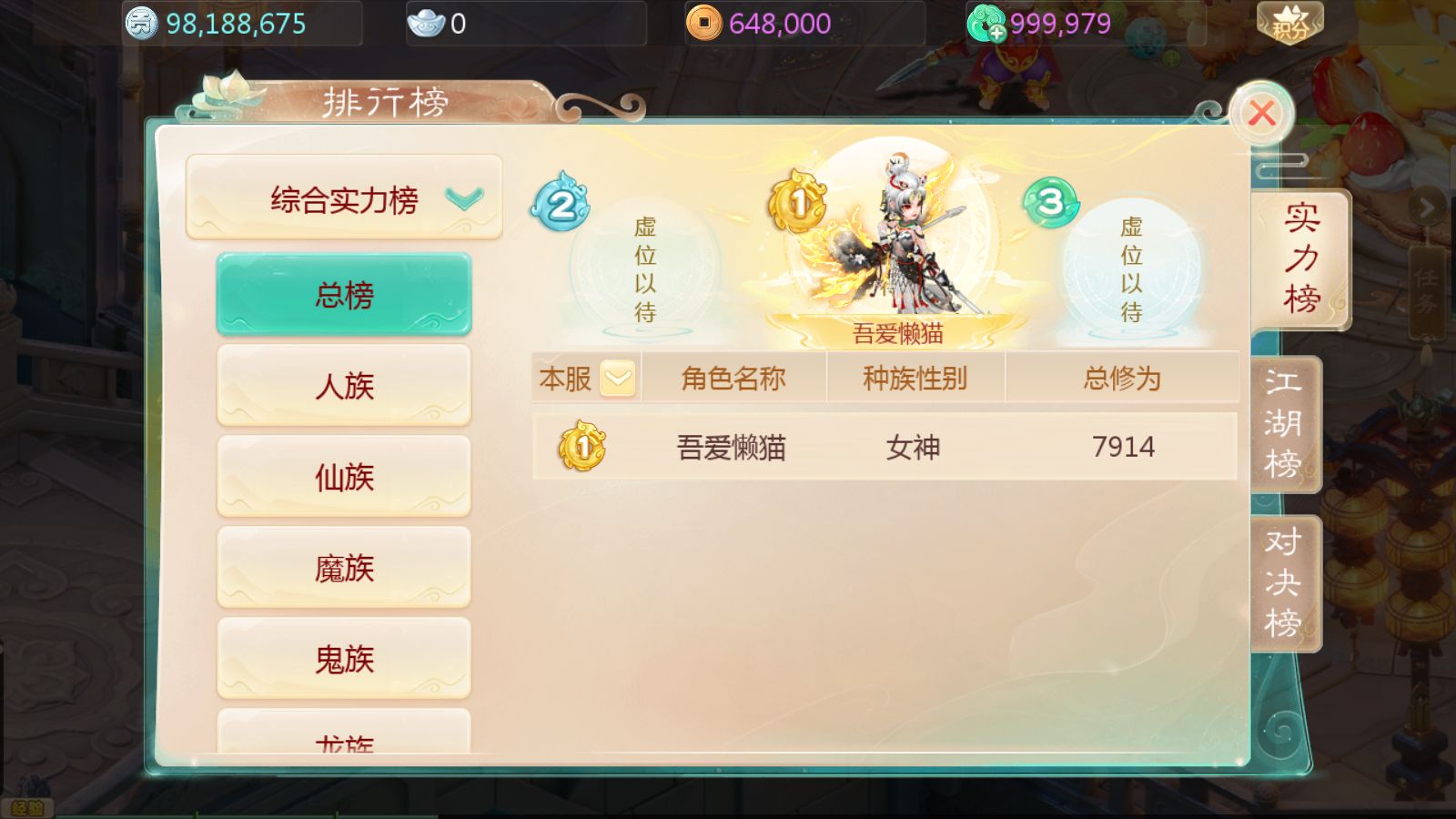Select the 总榜 ranking category
The width and height of the screenshot is (1456, 819).
(x=343, y=294)
